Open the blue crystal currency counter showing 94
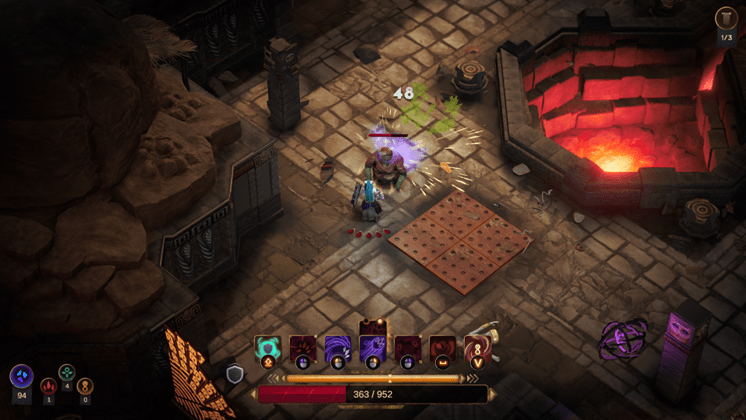Image resolution: width=746 pixels, height=420 pixels. [22, 377]
